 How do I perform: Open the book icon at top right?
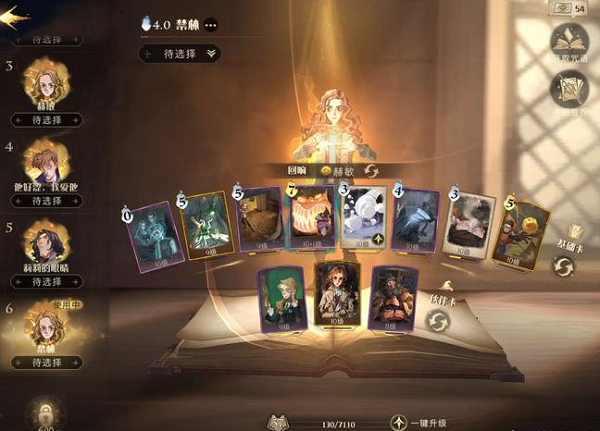coord(569,41)
